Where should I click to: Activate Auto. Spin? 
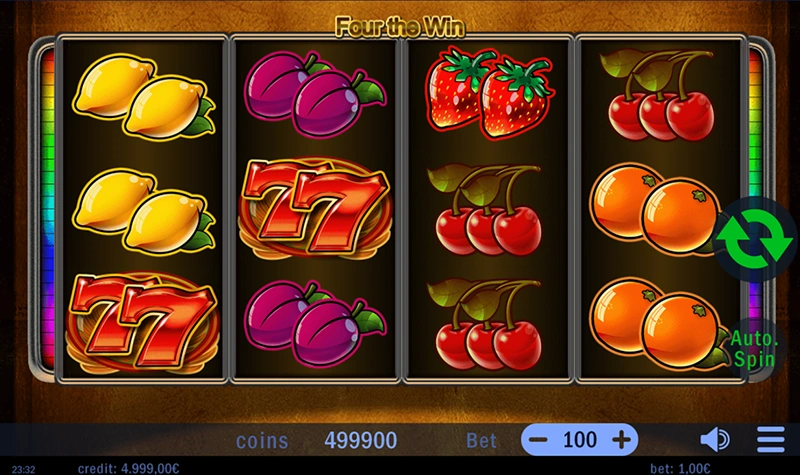(752, 346)
